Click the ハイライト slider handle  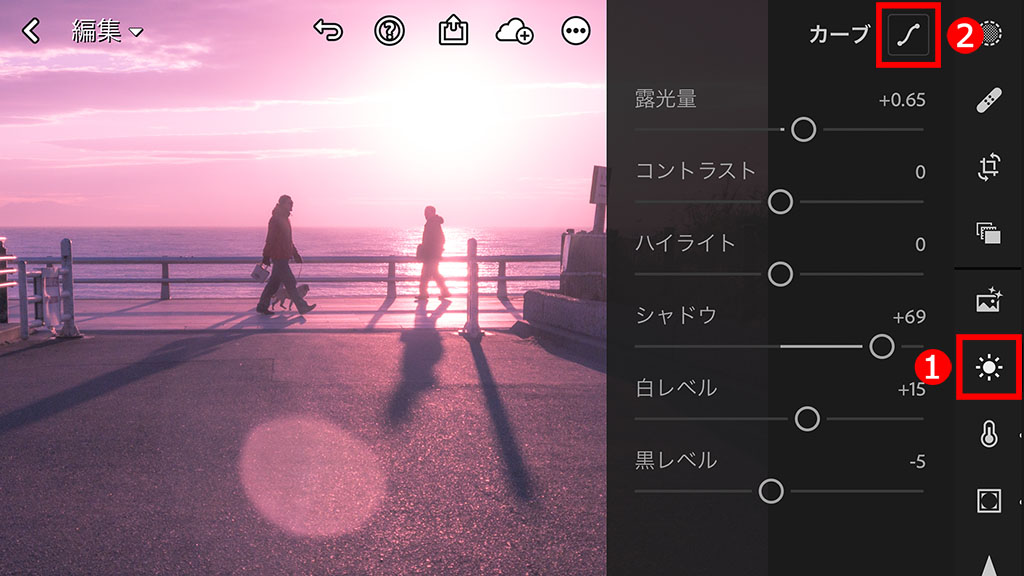[780, 274]
